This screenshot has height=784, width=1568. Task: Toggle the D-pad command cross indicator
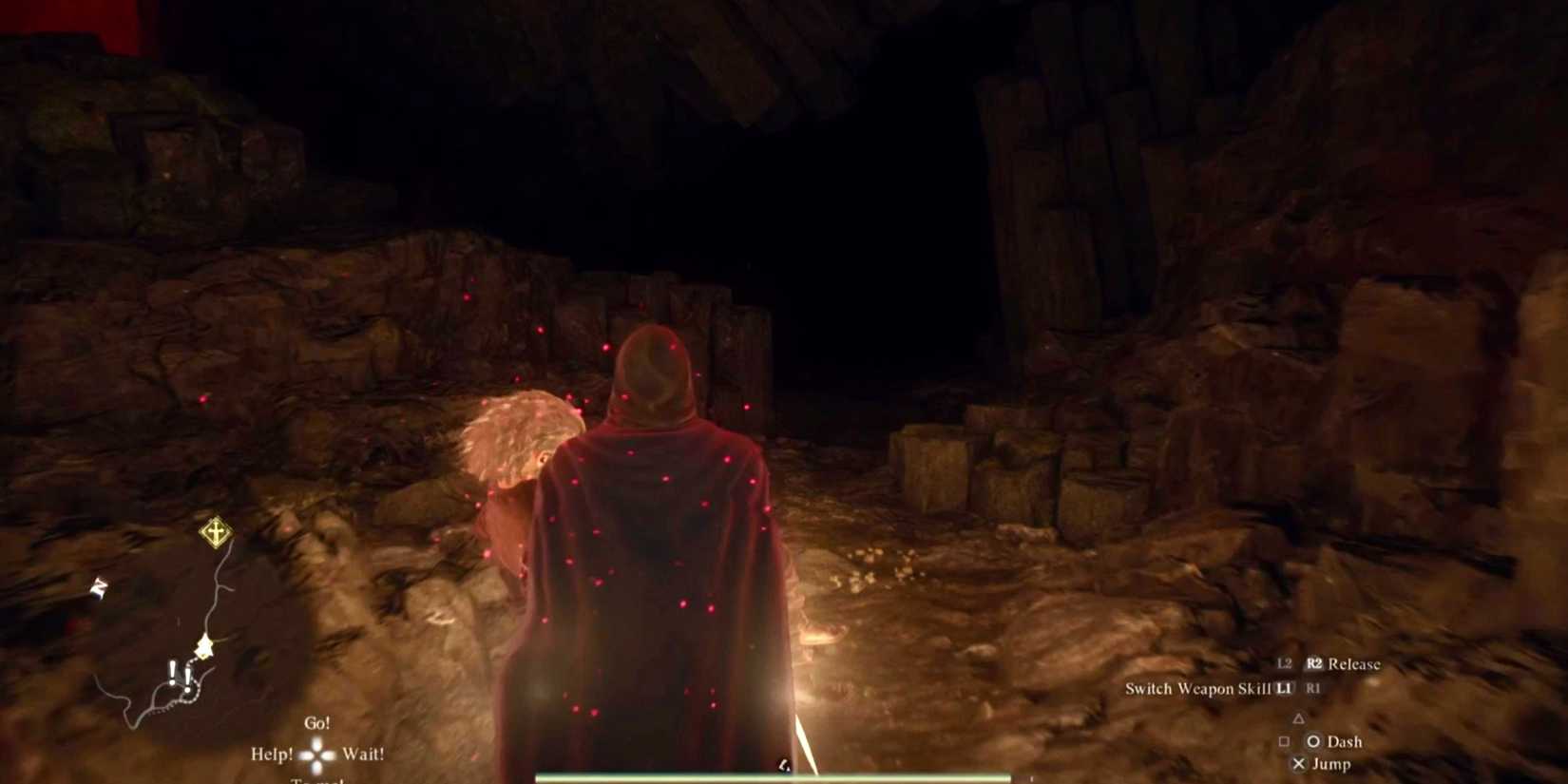(x=317, y=754)
